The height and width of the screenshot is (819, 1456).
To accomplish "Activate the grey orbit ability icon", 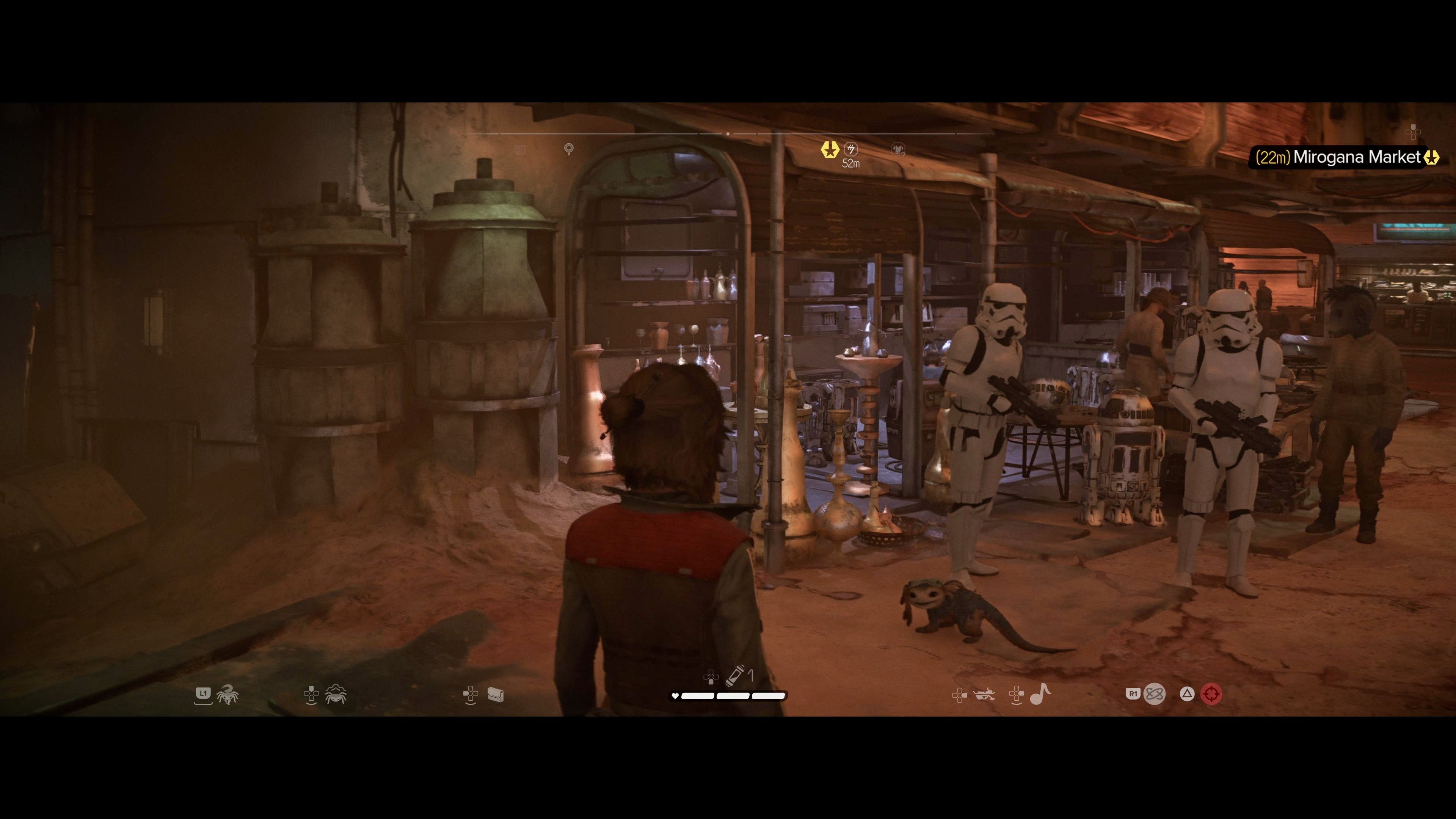I will tap(1154, 693).
